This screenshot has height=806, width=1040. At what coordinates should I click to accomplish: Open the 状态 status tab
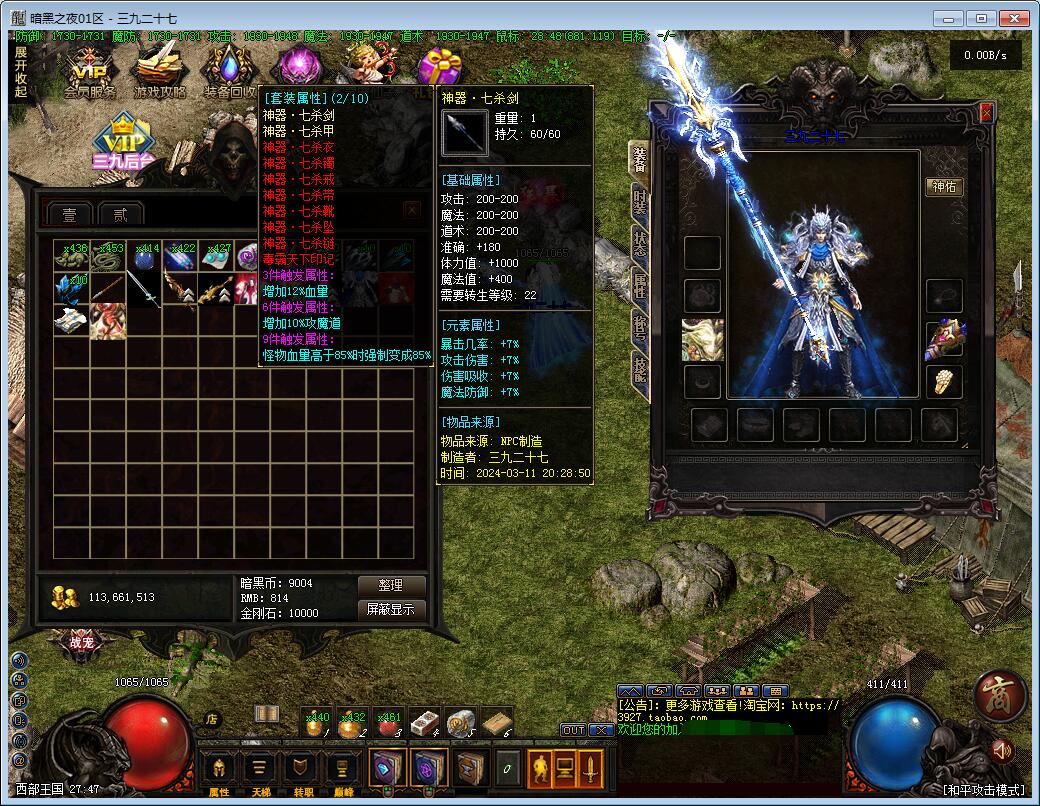coord(639,243)
